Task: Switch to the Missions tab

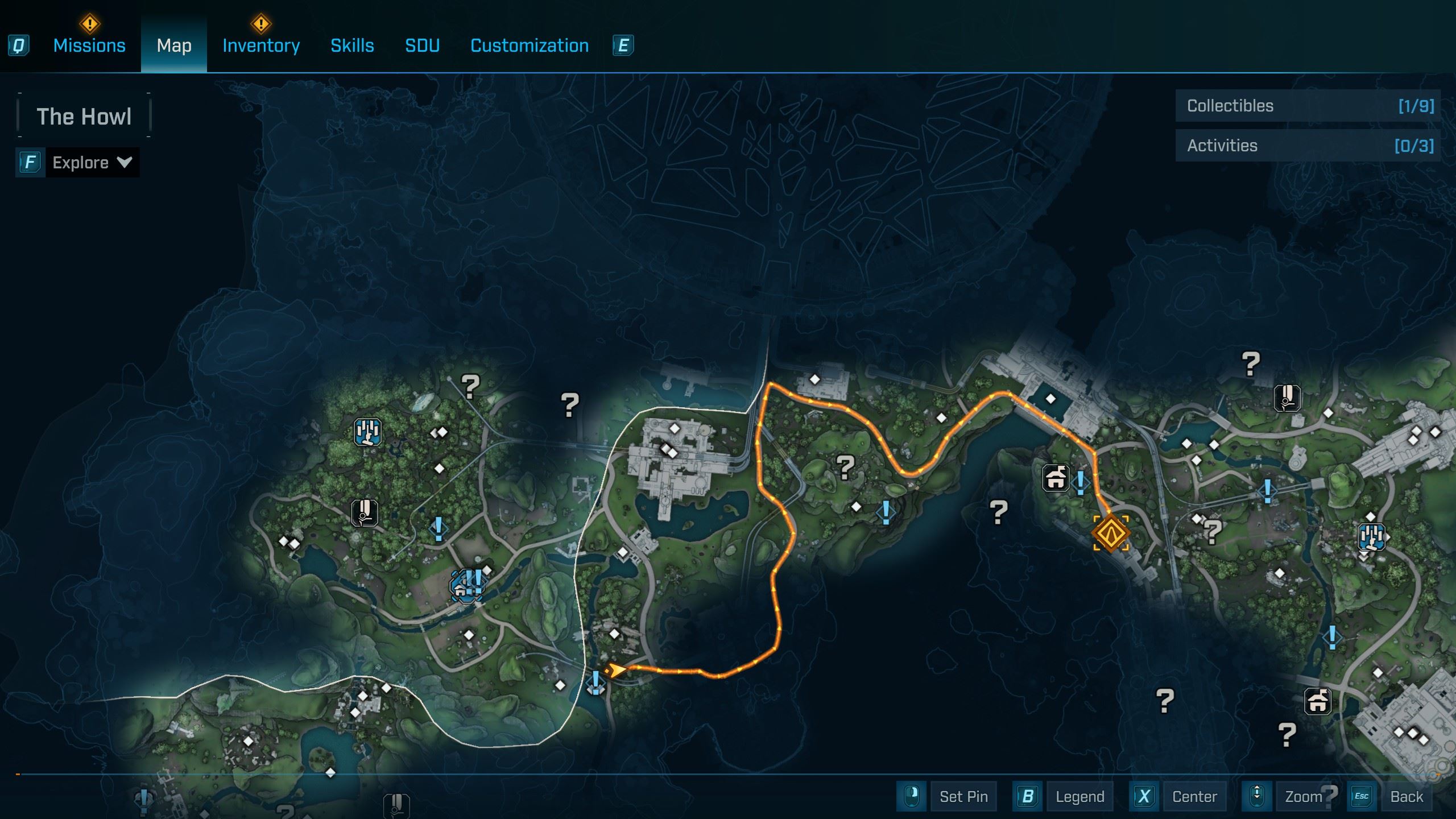Action: click(89, 45)
